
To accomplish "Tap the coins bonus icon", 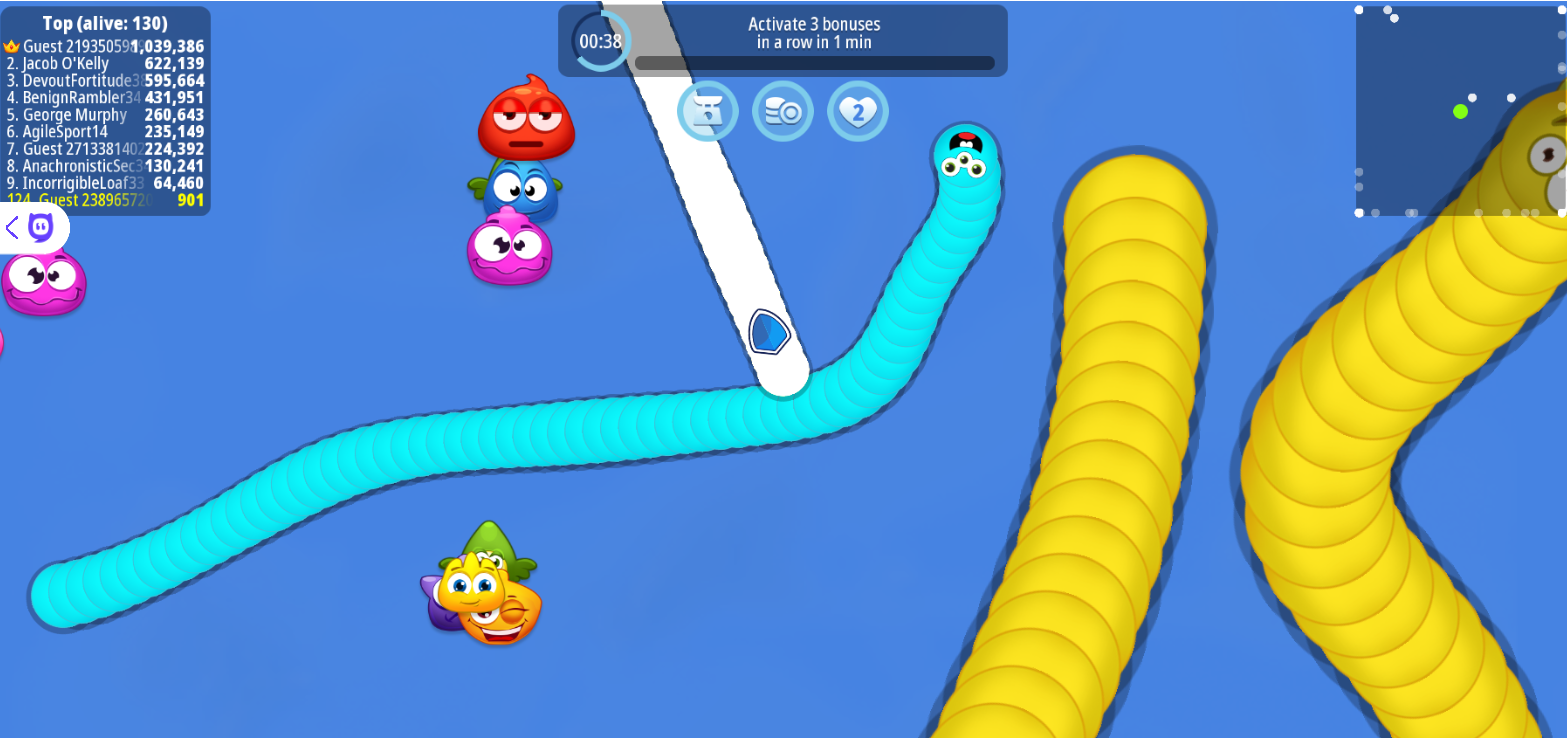I will click(783, 111).
